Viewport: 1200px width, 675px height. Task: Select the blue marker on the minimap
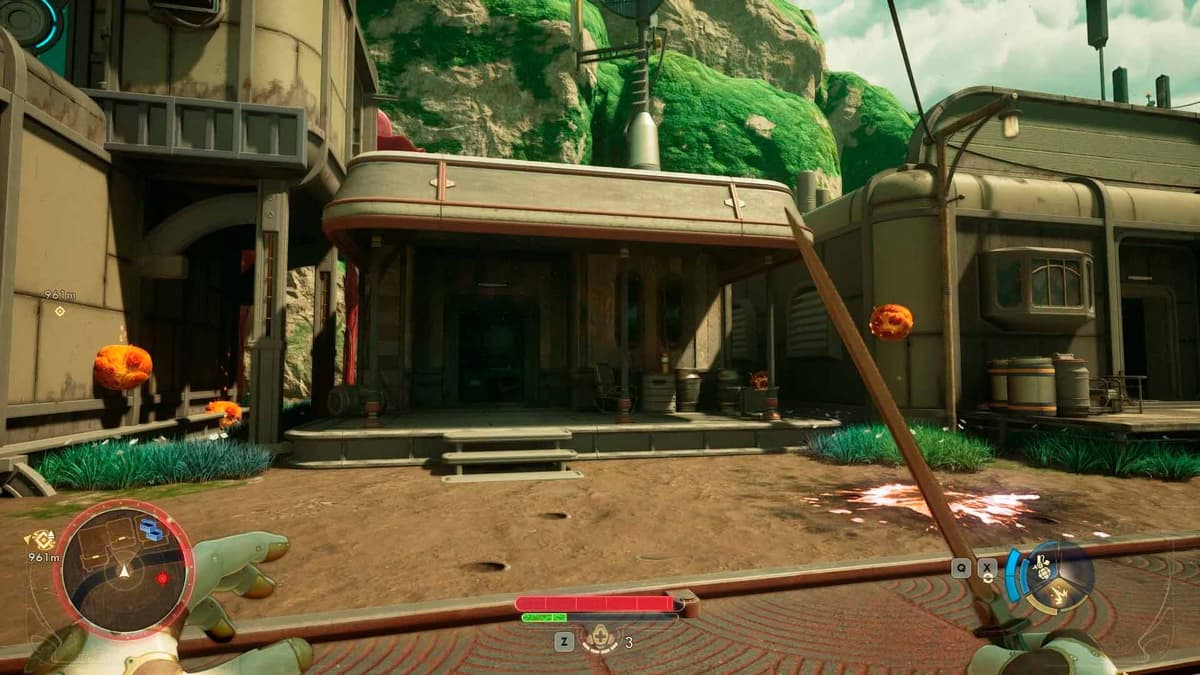(151, 529)
